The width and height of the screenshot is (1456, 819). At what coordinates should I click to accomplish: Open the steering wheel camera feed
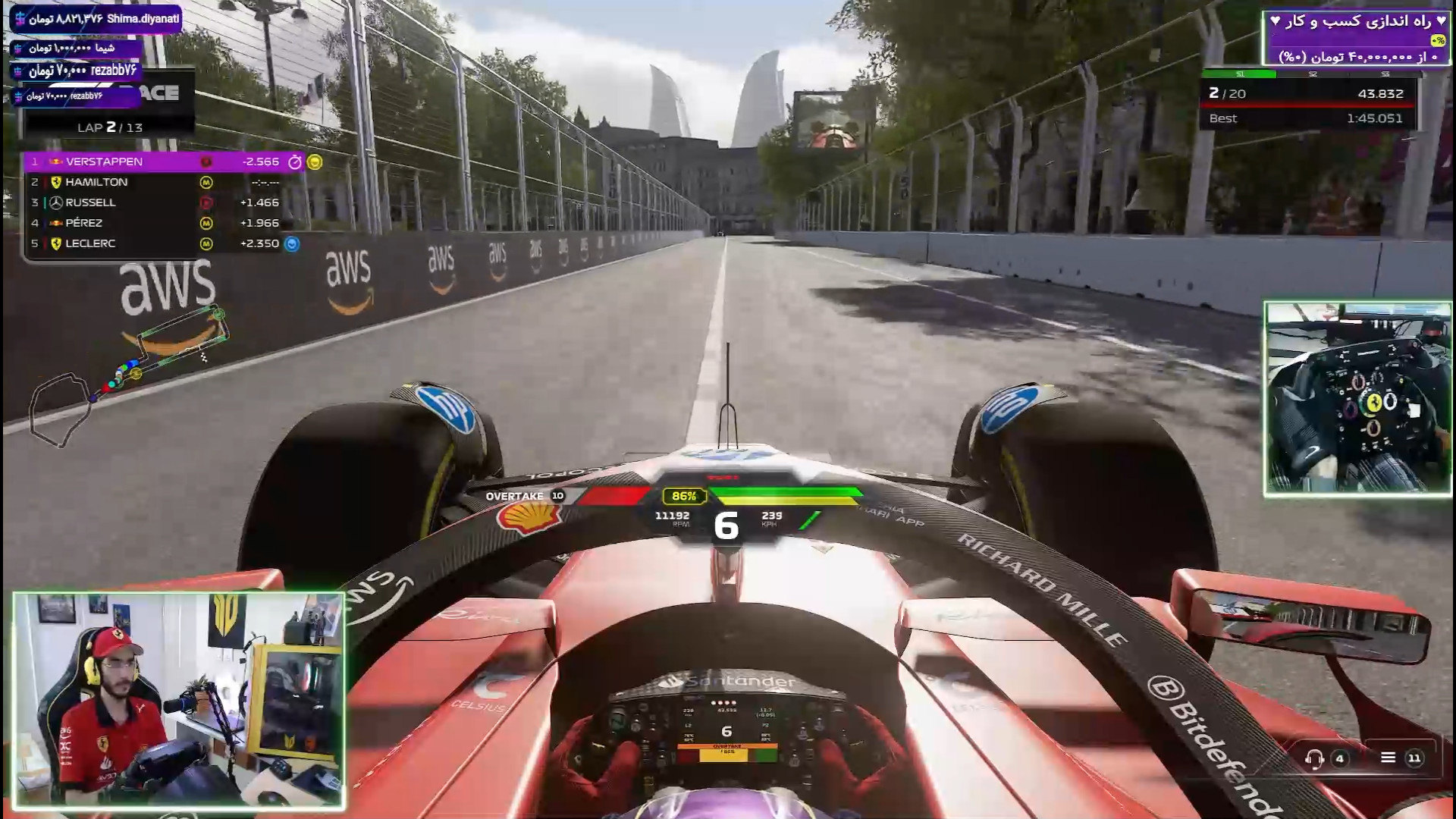(x=1357, y=399)
